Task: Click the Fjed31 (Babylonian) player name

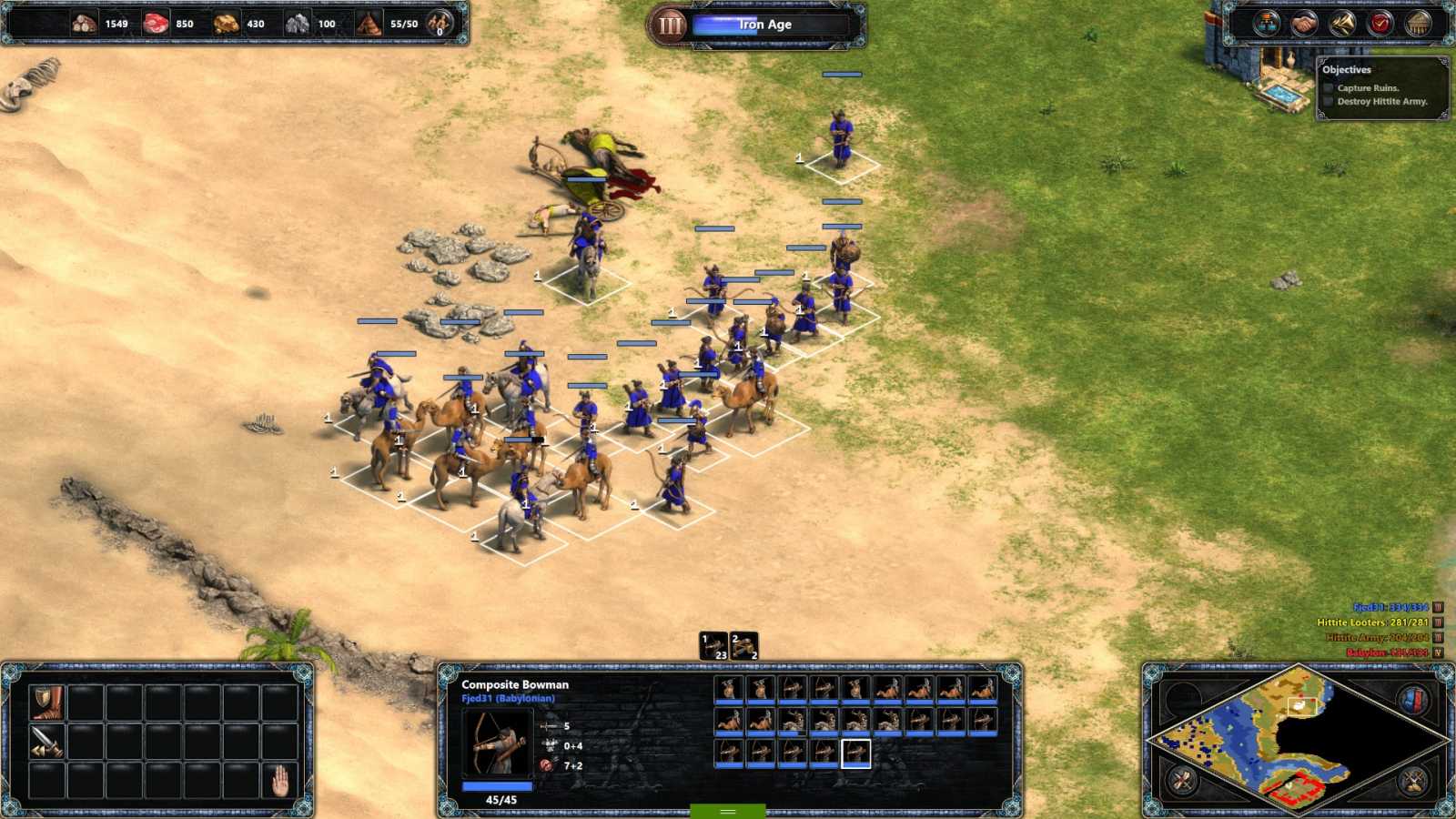Action: click(x=507, y=699)
